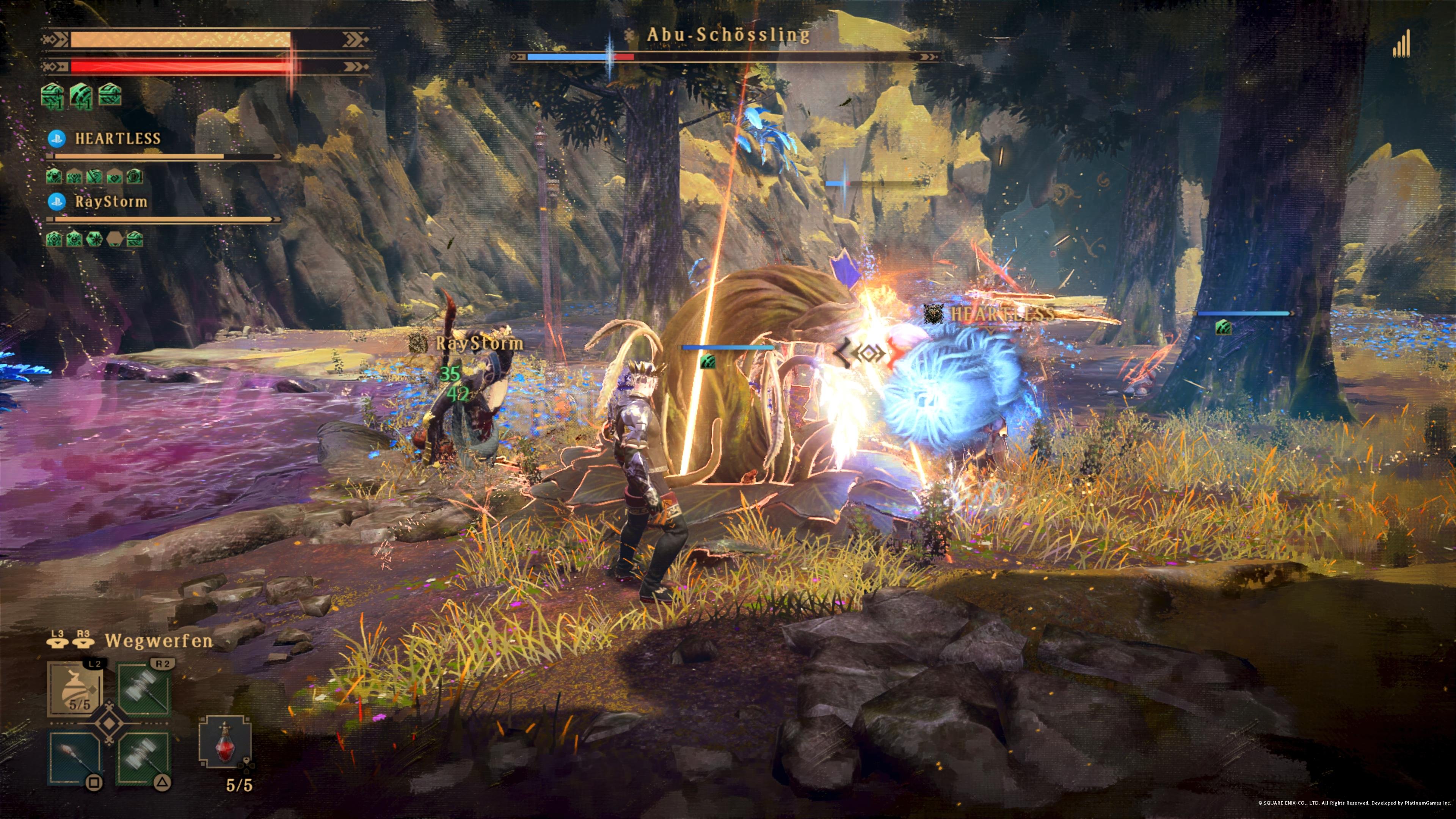Click the connection signal strength icon
The height and width of the screenshot is (819, 1456).
[x=1401, y=45]
